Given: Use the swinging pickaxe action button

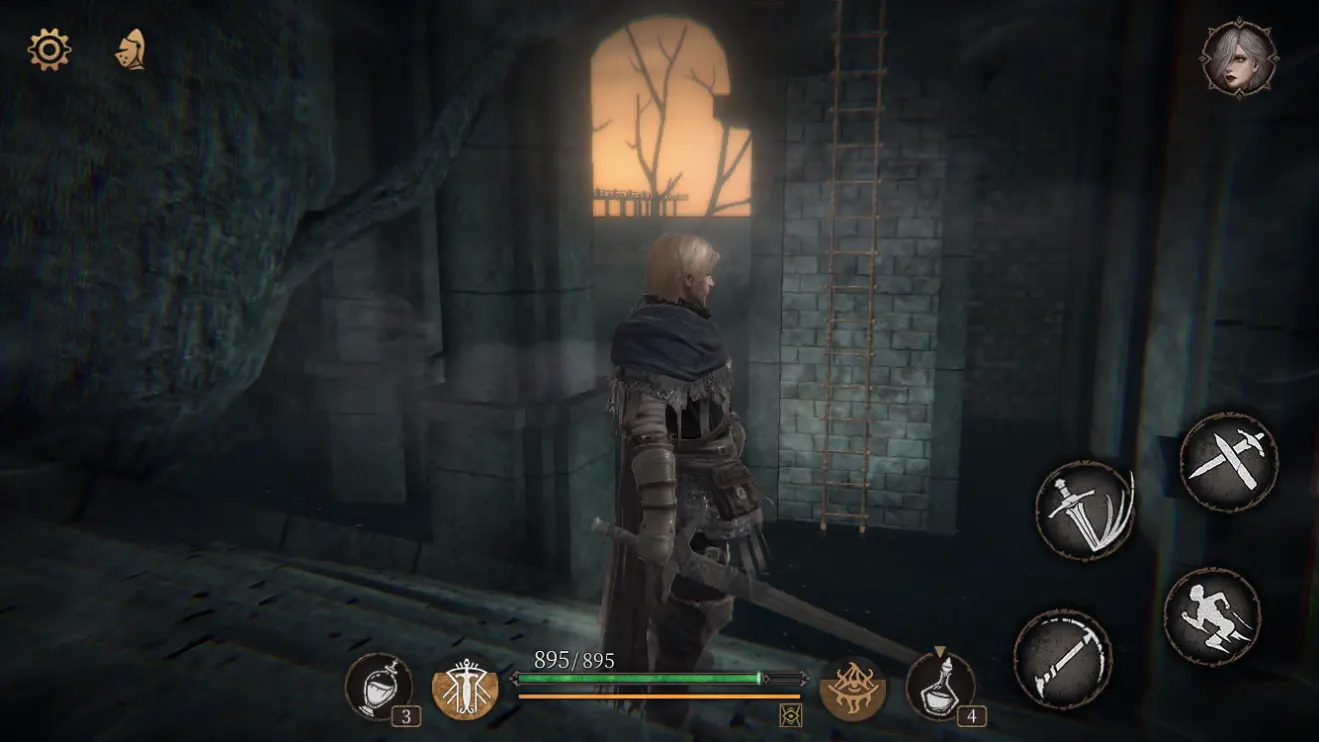Looking at the screenshot, I should tap(1062, 659).
